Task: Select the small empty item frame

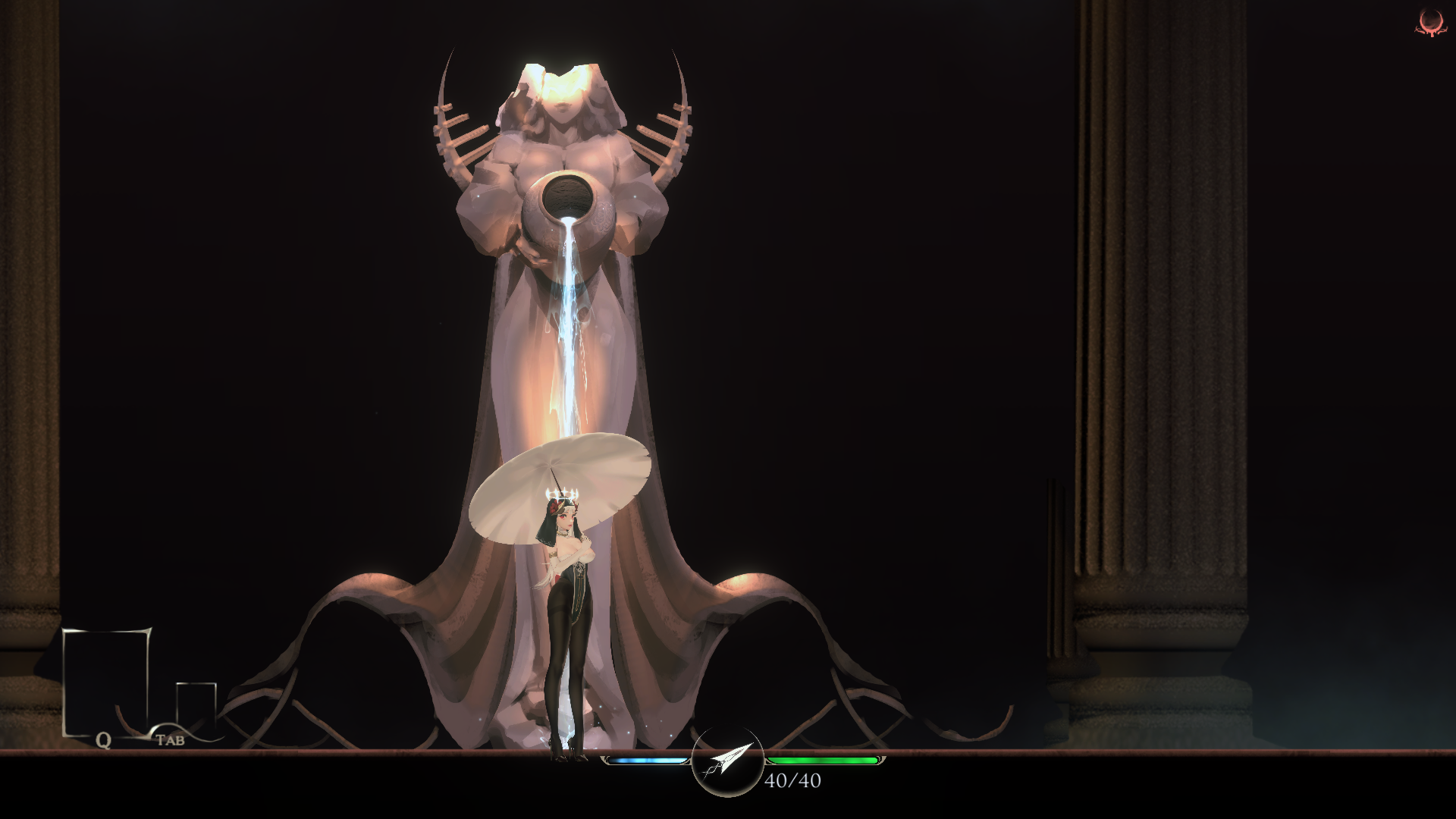Action: [x=196, y=705]
